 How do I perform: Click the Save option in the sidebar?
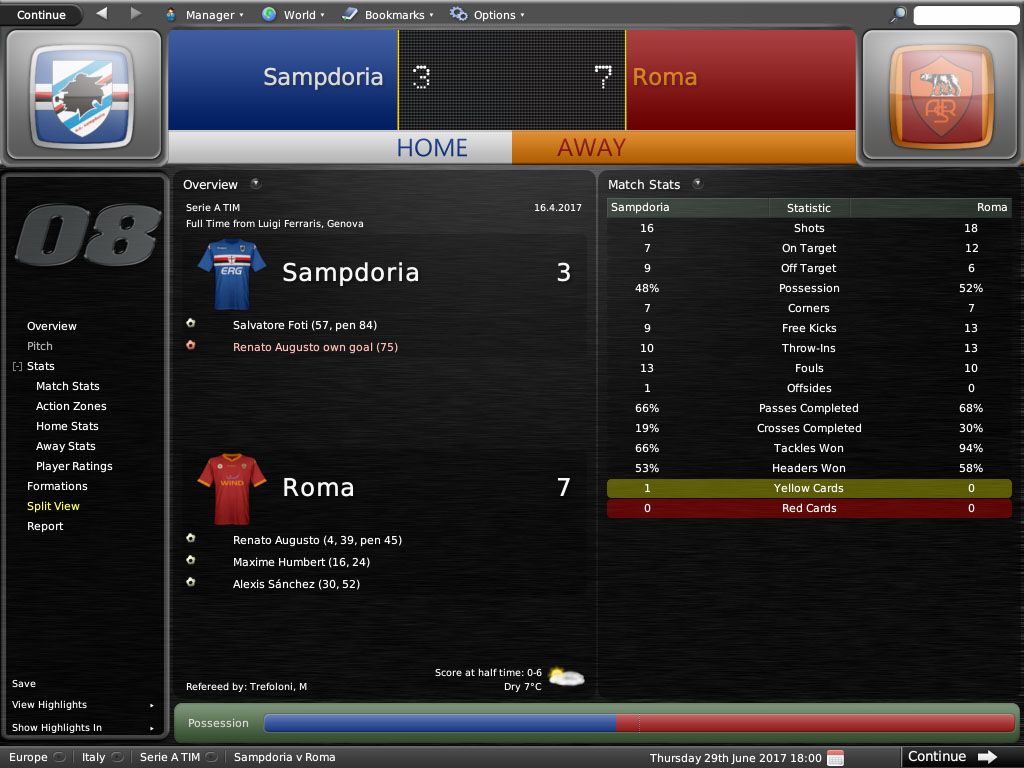tap(24, 684)
